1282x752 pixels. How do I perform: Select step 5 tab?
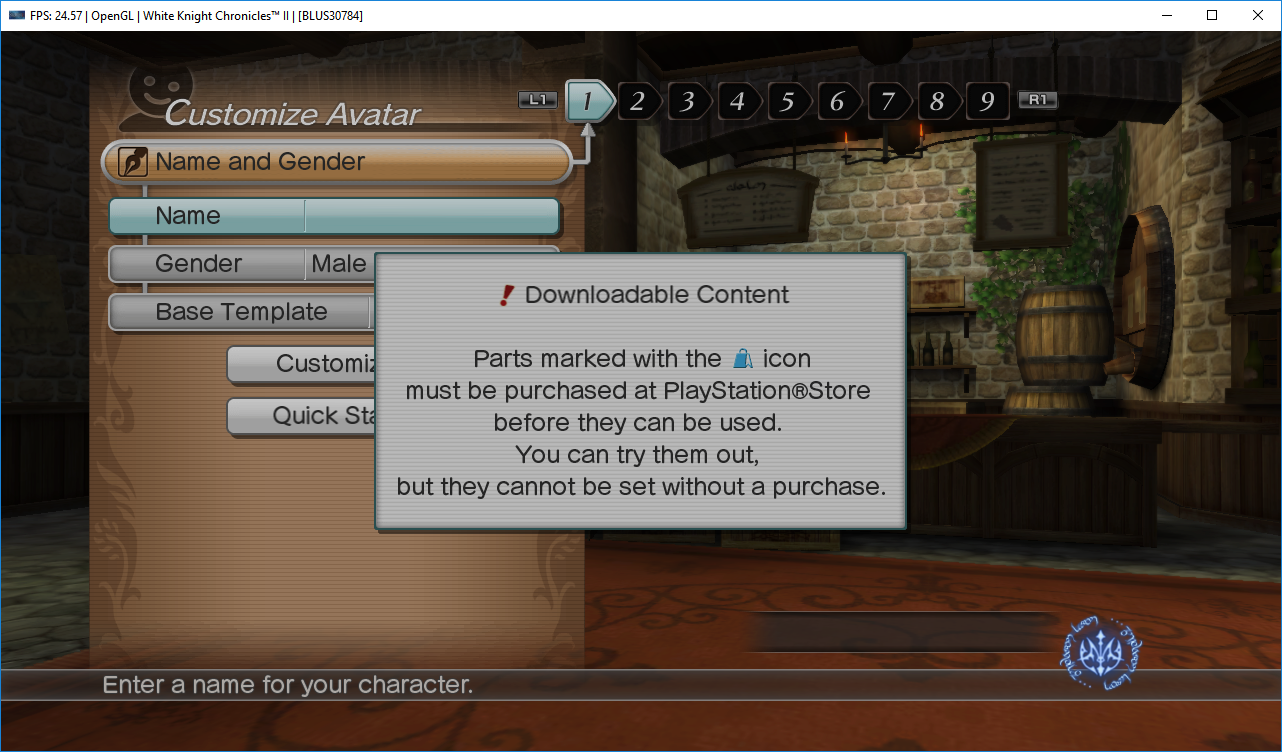pos(788,101)
